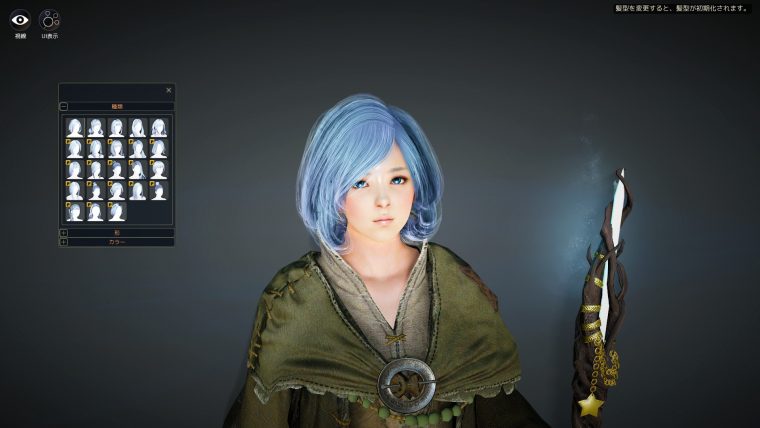Expand the section just above カラー
760x428 pixels.
(x=64, y=232)
